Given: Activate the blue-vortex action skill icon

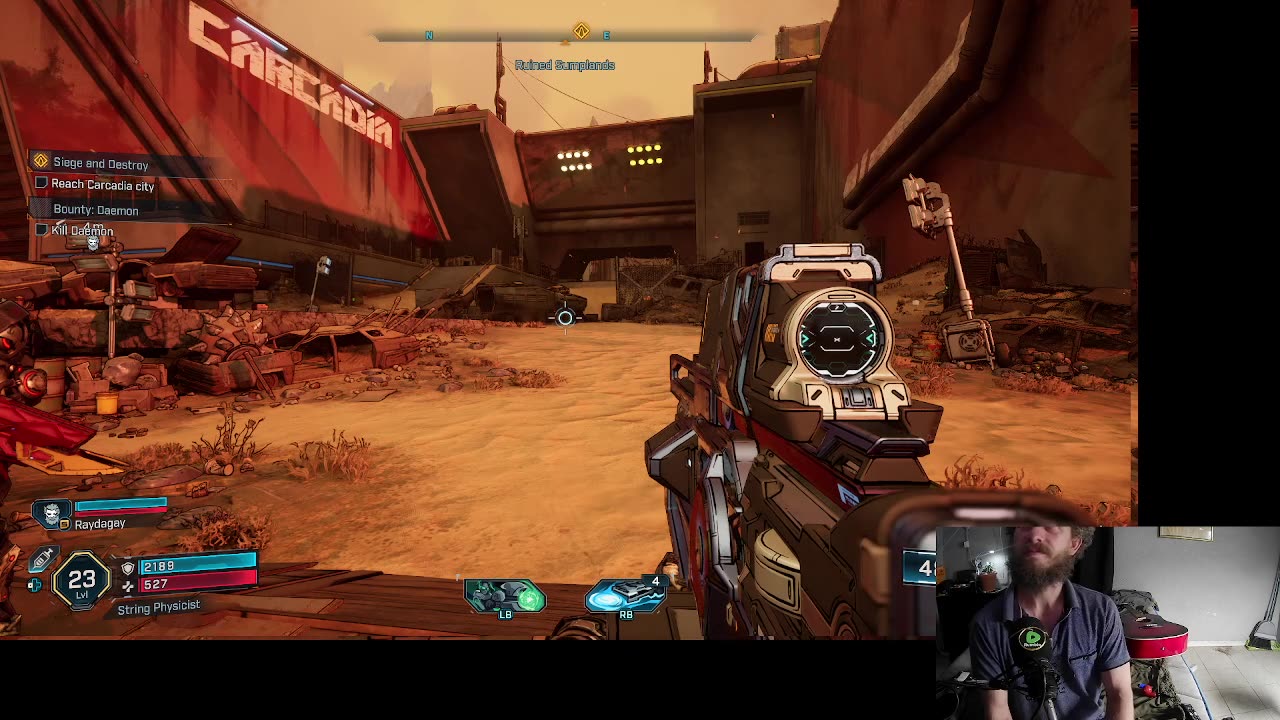Looking at the screenshot, I should [625, 596].
